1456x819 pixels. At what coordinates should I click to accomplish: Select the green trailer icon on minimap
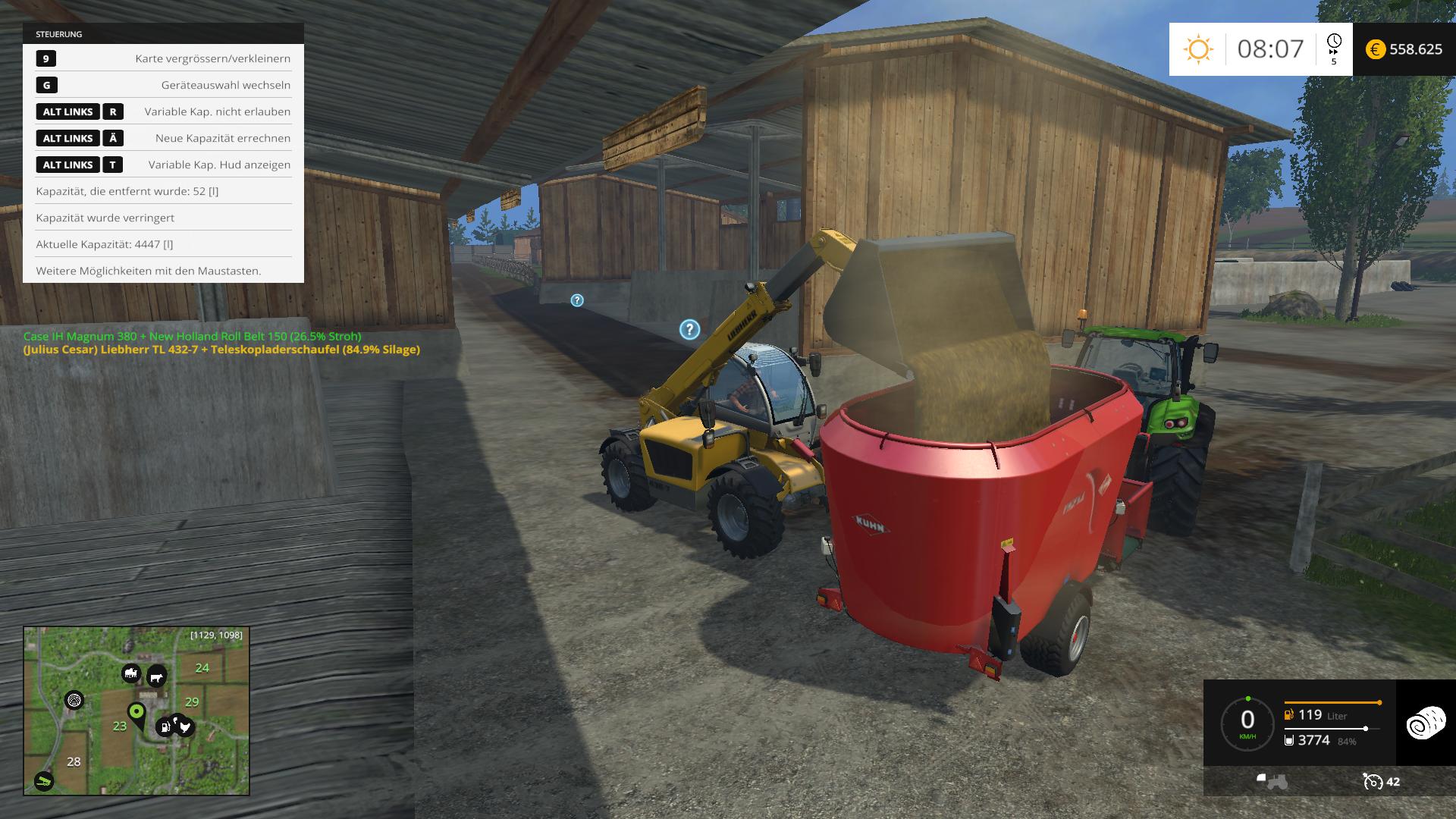click(44, 781)
